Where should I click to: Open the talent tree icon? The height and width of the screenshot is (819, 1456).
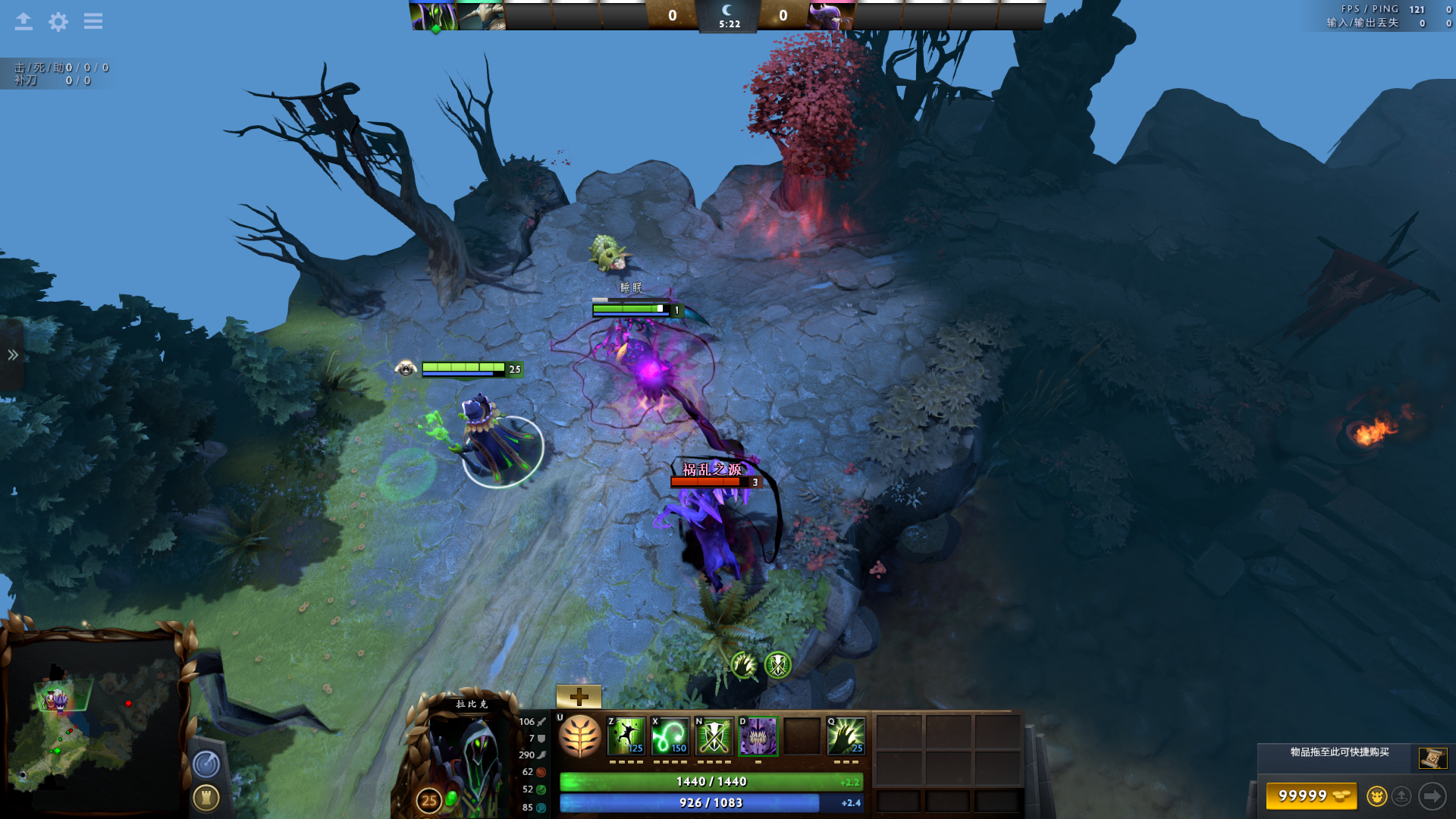point(580,736)
